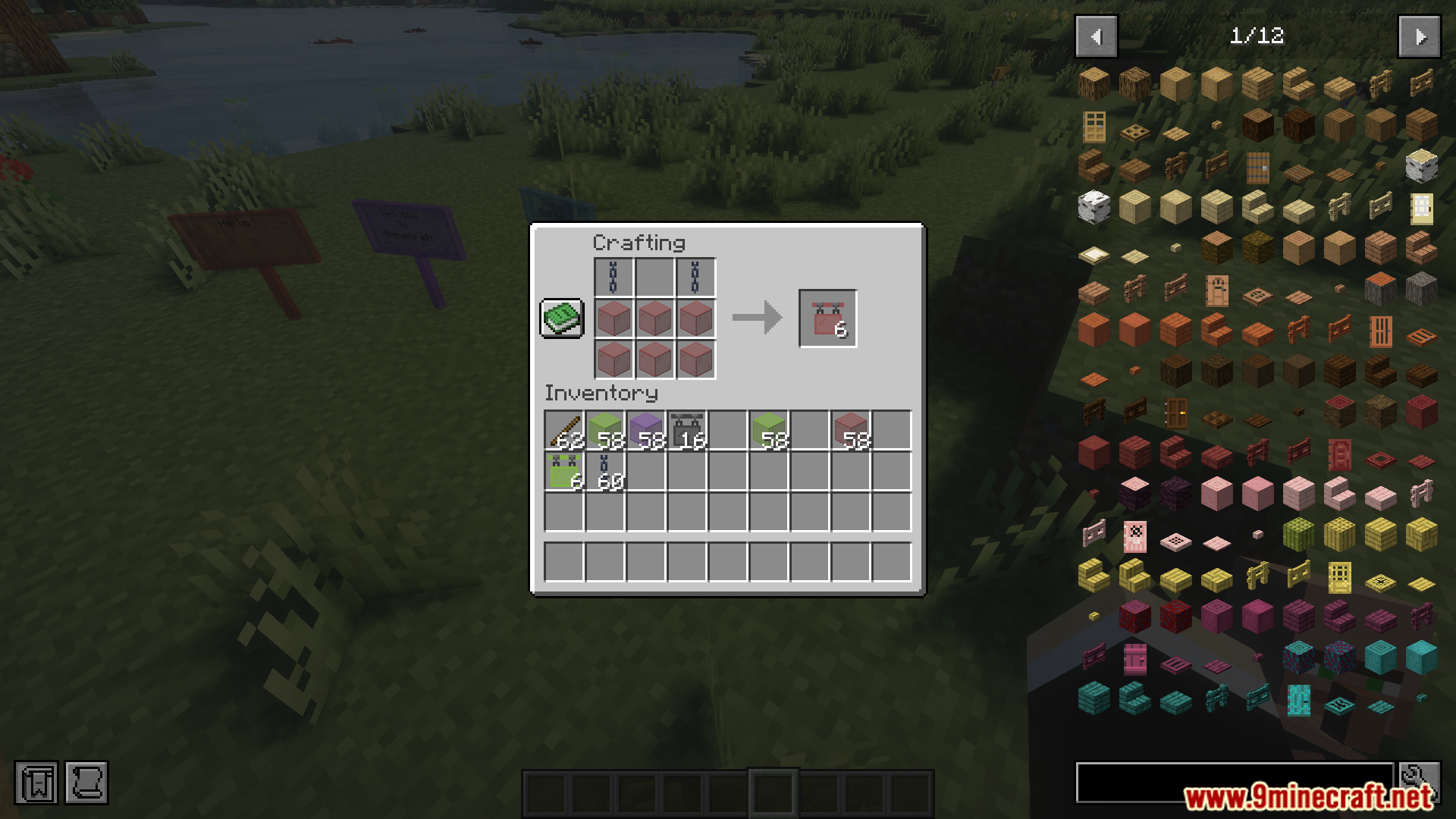Select the stack of 62 sticks

tap(564, 431)
